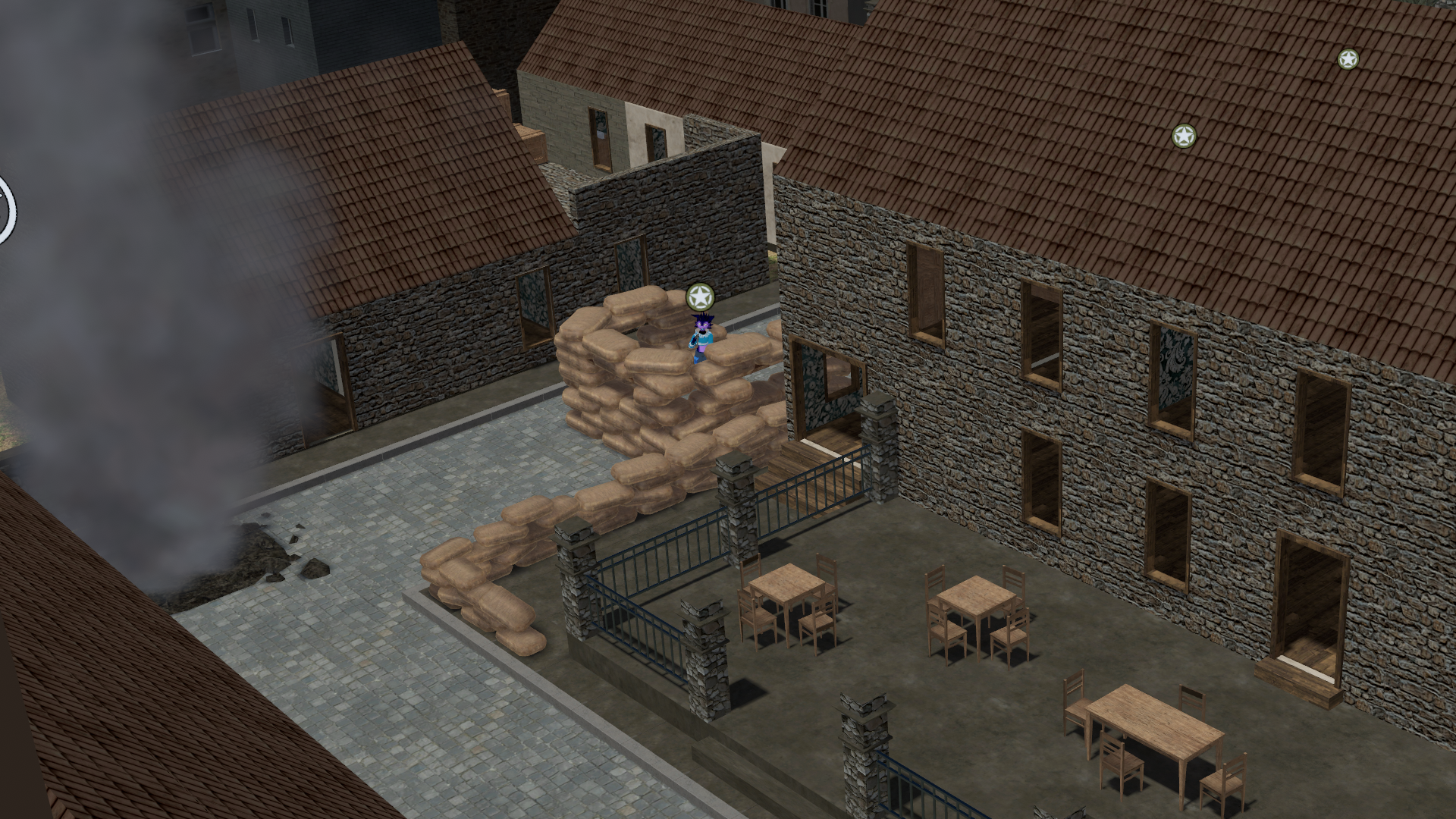Select the star marker above the purple character
Screen dimensions: 1456x819
[700, 297]
